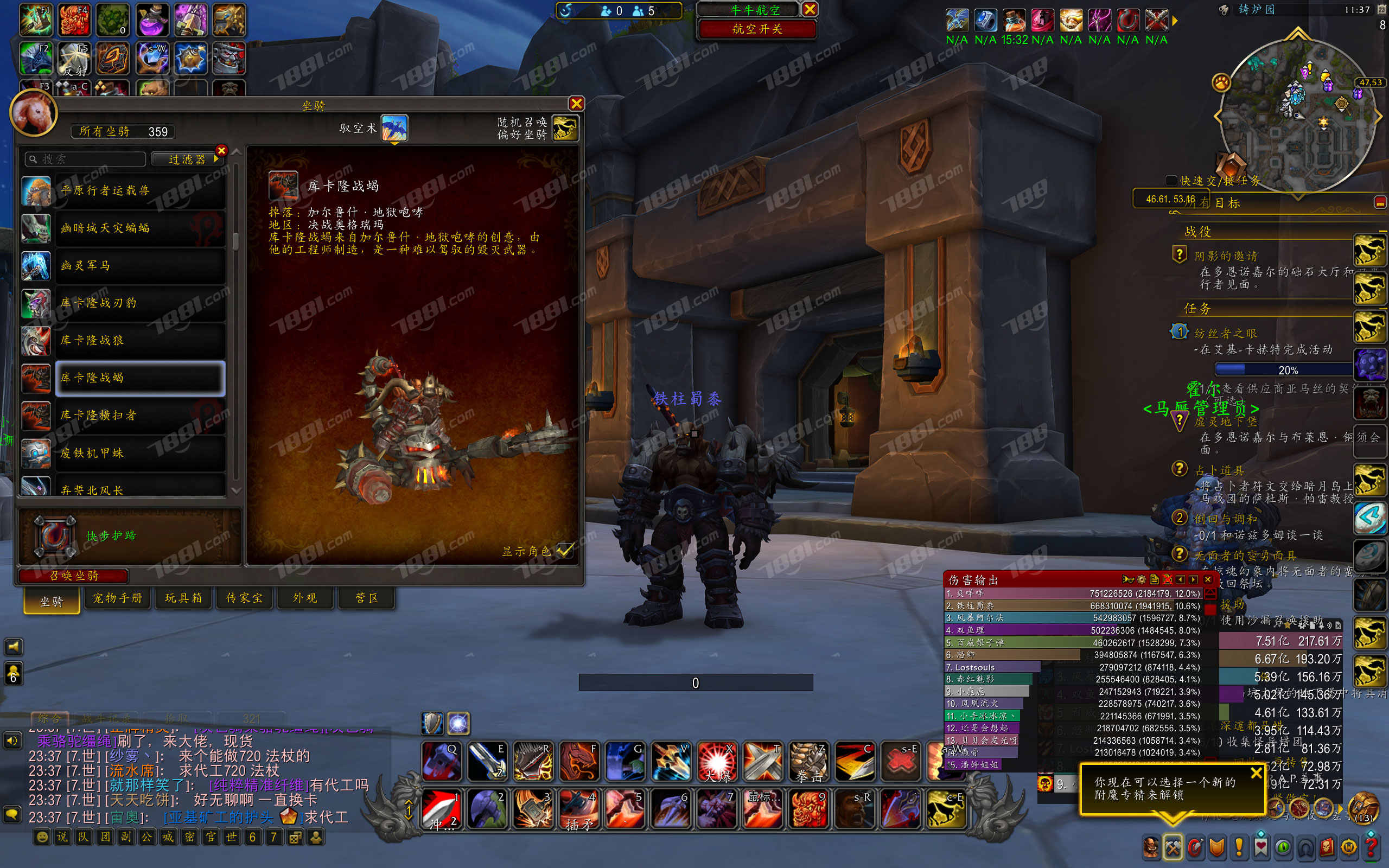1389x868 pixels.
Task: Focus the mount search box
Action: [x=86, y=159]
